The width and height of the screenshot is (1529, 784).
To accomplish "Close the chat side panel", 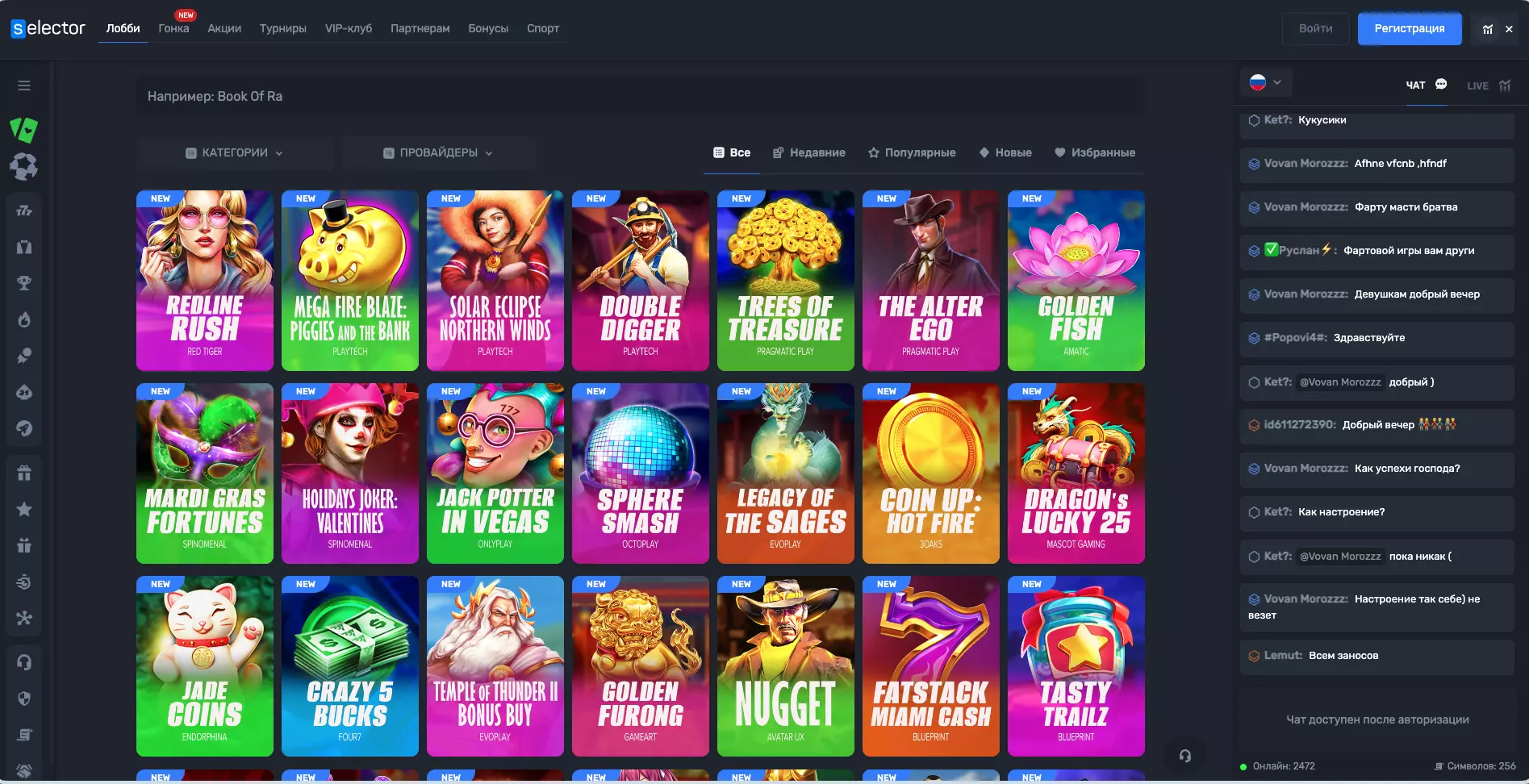I will (1509, 29).
